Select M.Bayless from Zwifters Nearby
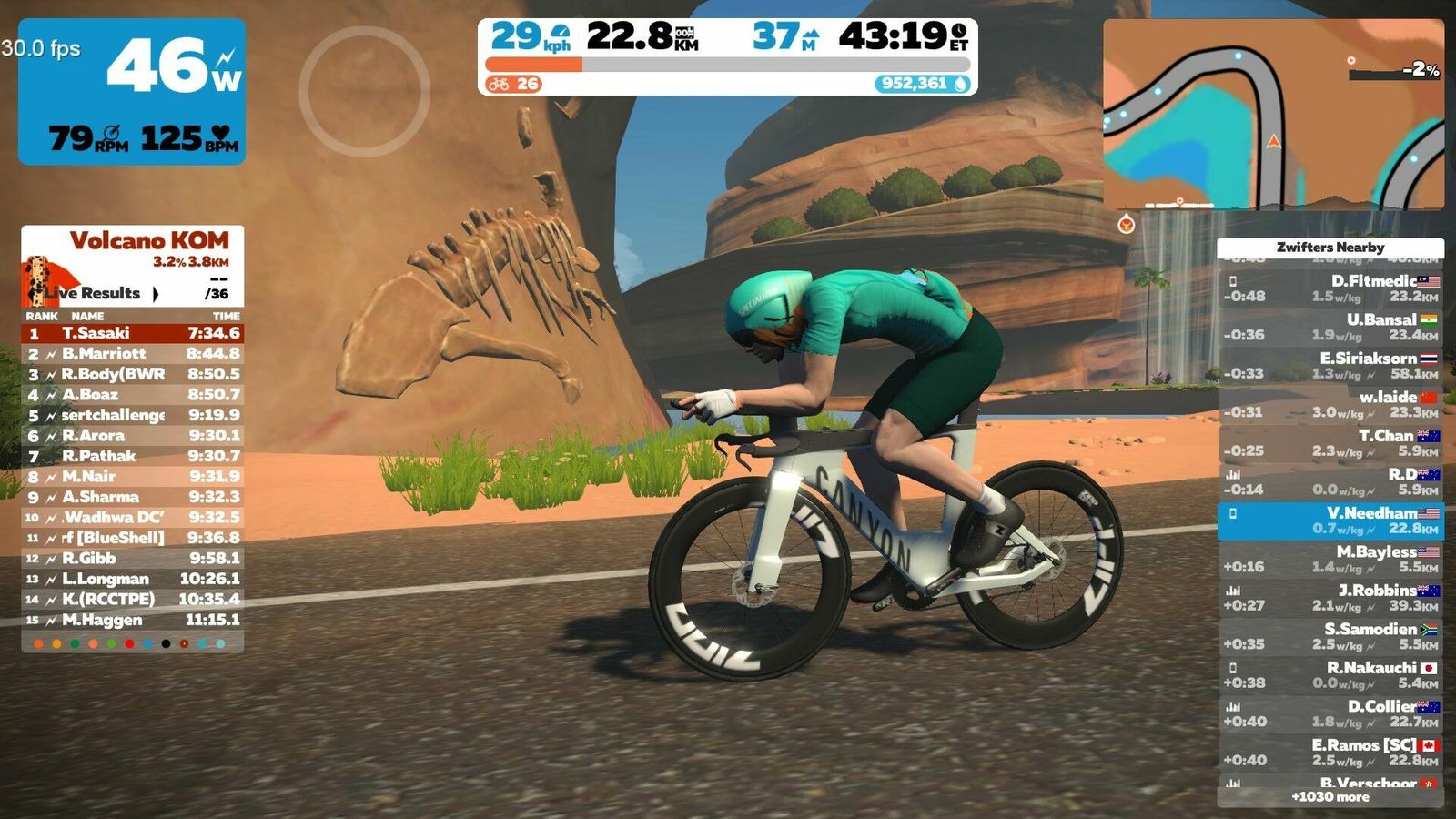1456x819 pixels. pos(1330,559)
